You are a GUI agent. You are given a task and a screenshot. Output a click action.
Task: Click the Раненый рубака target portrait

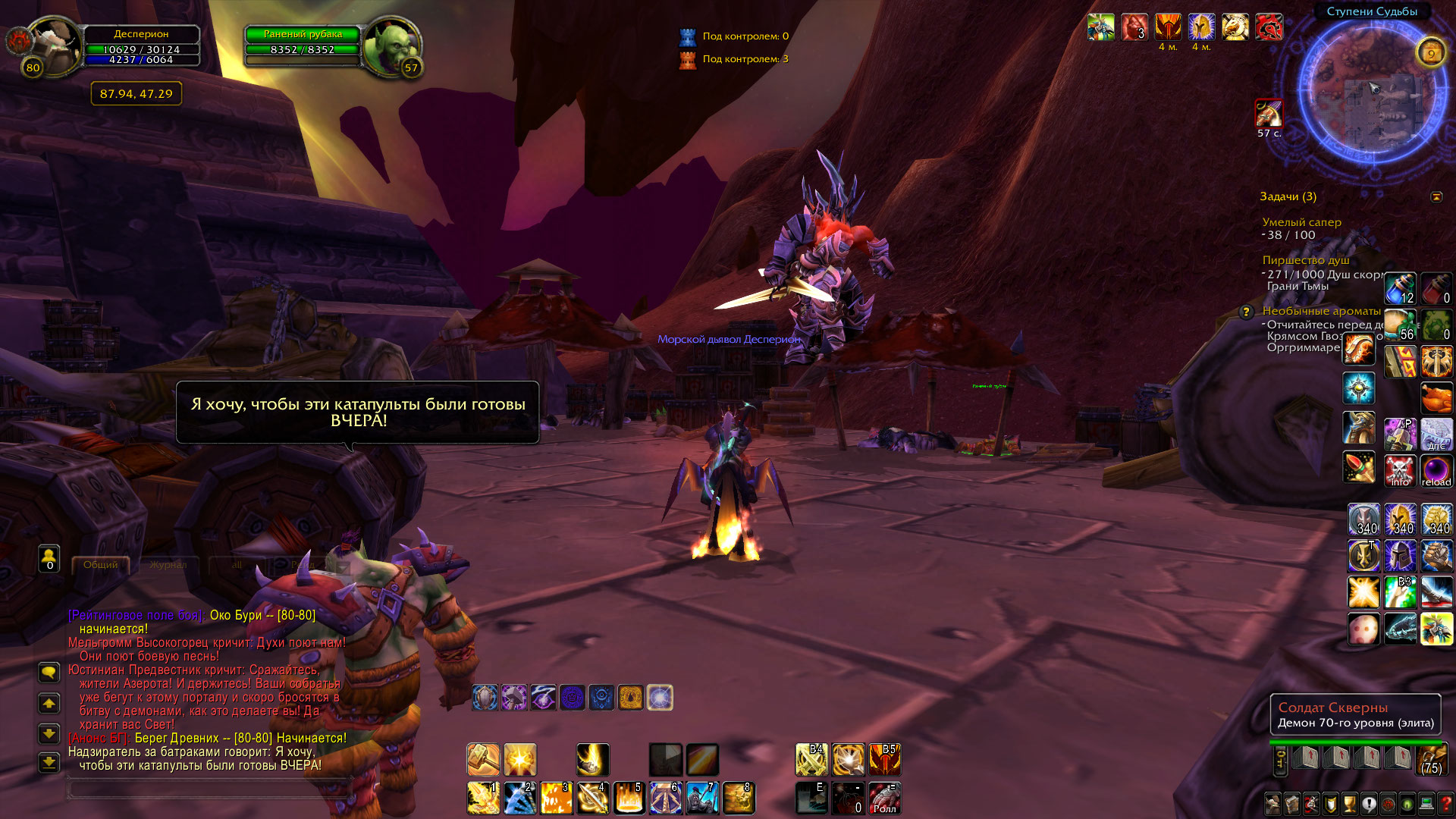(x=391, y=47)
